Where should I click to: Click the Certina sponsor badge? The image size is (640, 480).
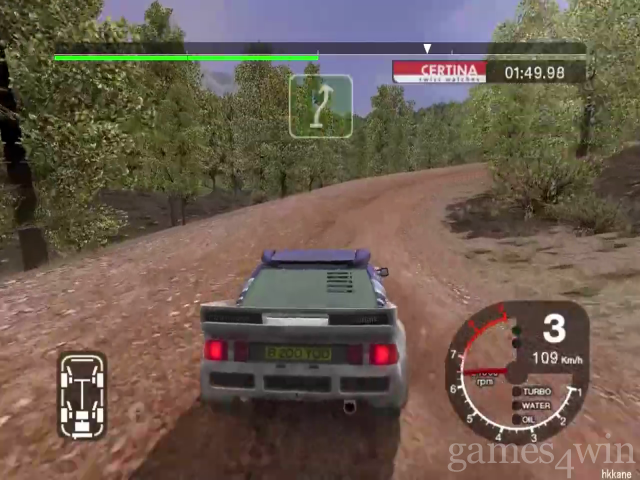pos(439,72)
